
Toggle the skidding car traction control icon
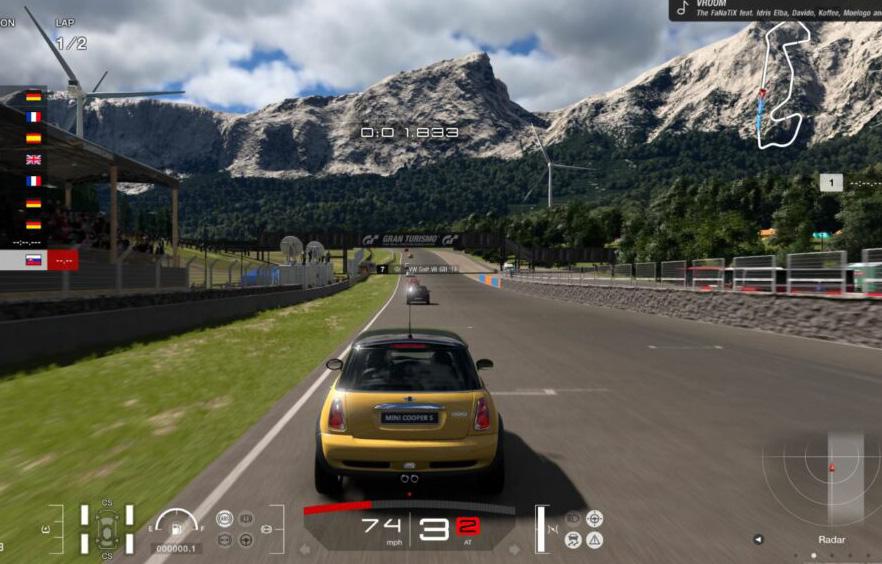[573, 540]
